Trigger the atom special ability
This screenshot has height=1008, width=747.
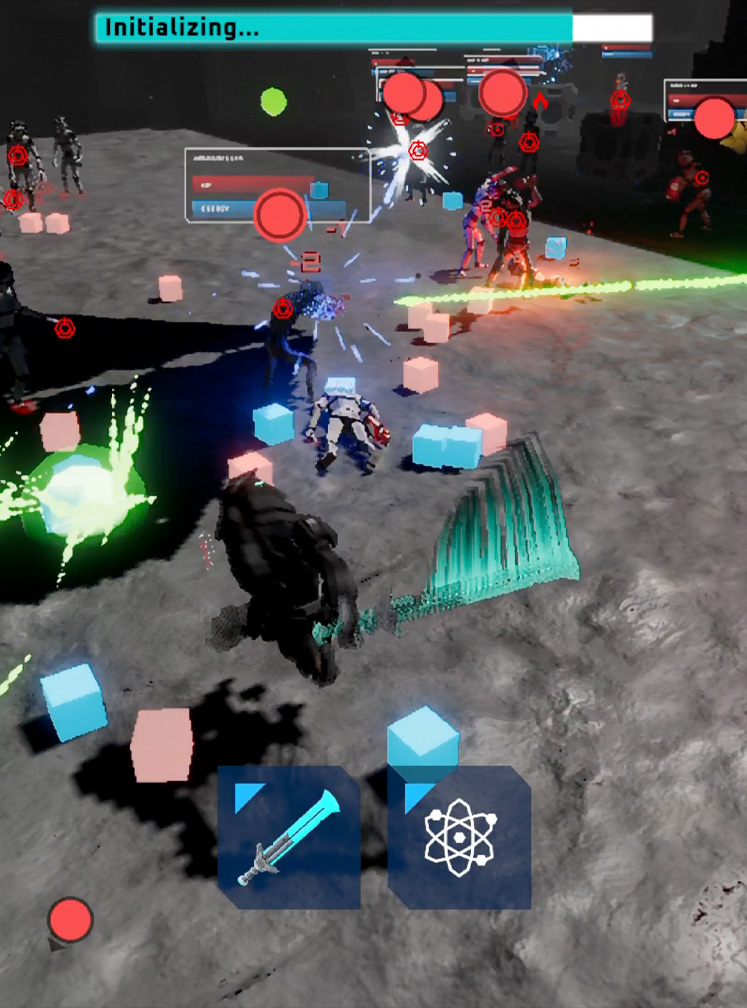(x=459, y=837)
